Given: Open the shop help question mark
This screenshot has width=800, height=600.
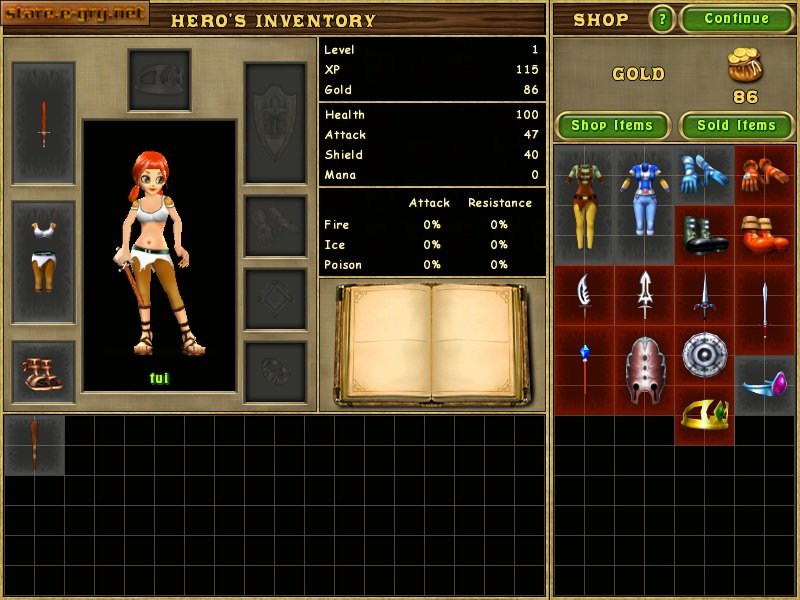Looking at the screenshot, I should tap(662, 19).
